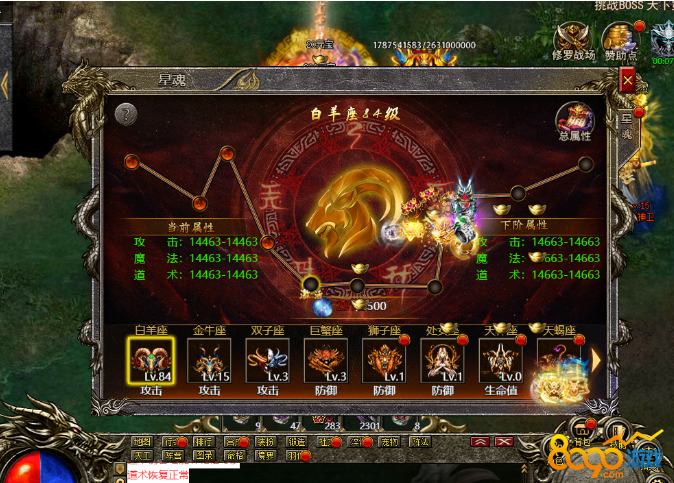Screen dimensions: 674x483
Task: Choose the 处女座 Virgo Lv.1 slot
Action: click(442, 360)
